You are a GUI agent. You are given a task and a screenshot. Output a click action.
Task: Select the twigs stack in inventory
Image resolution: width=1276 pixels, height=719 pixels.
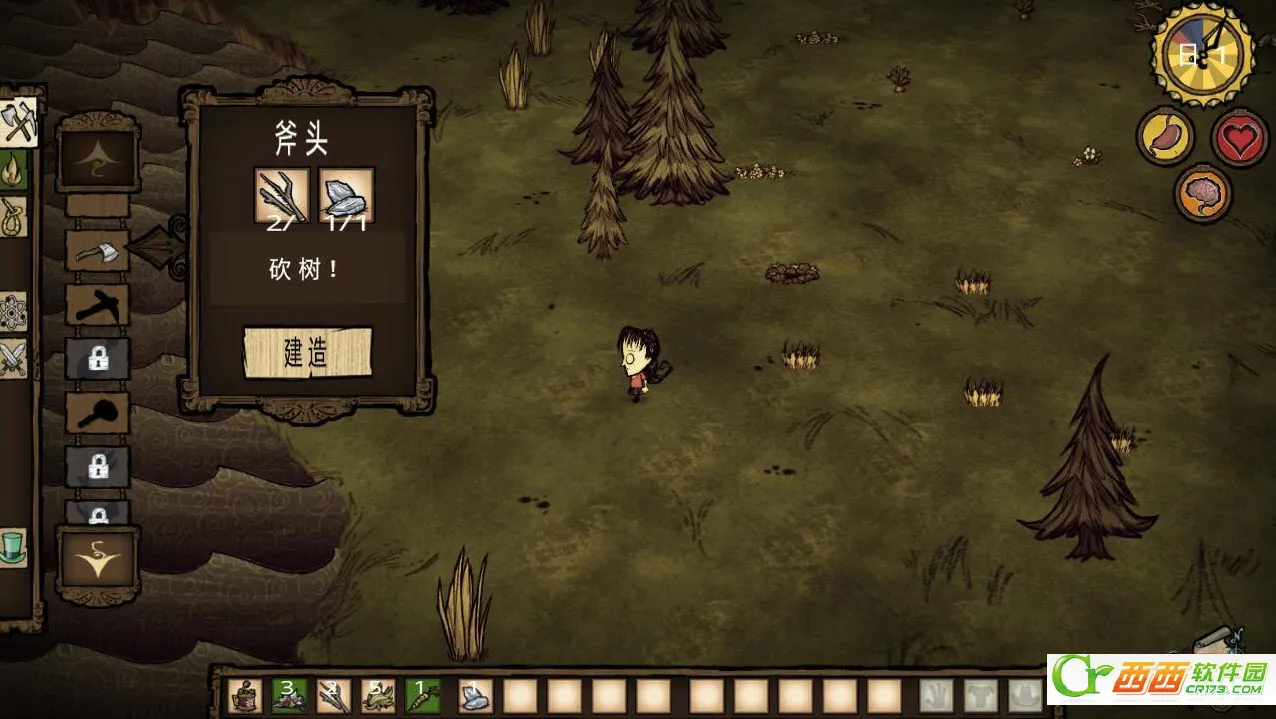point(333,695)
